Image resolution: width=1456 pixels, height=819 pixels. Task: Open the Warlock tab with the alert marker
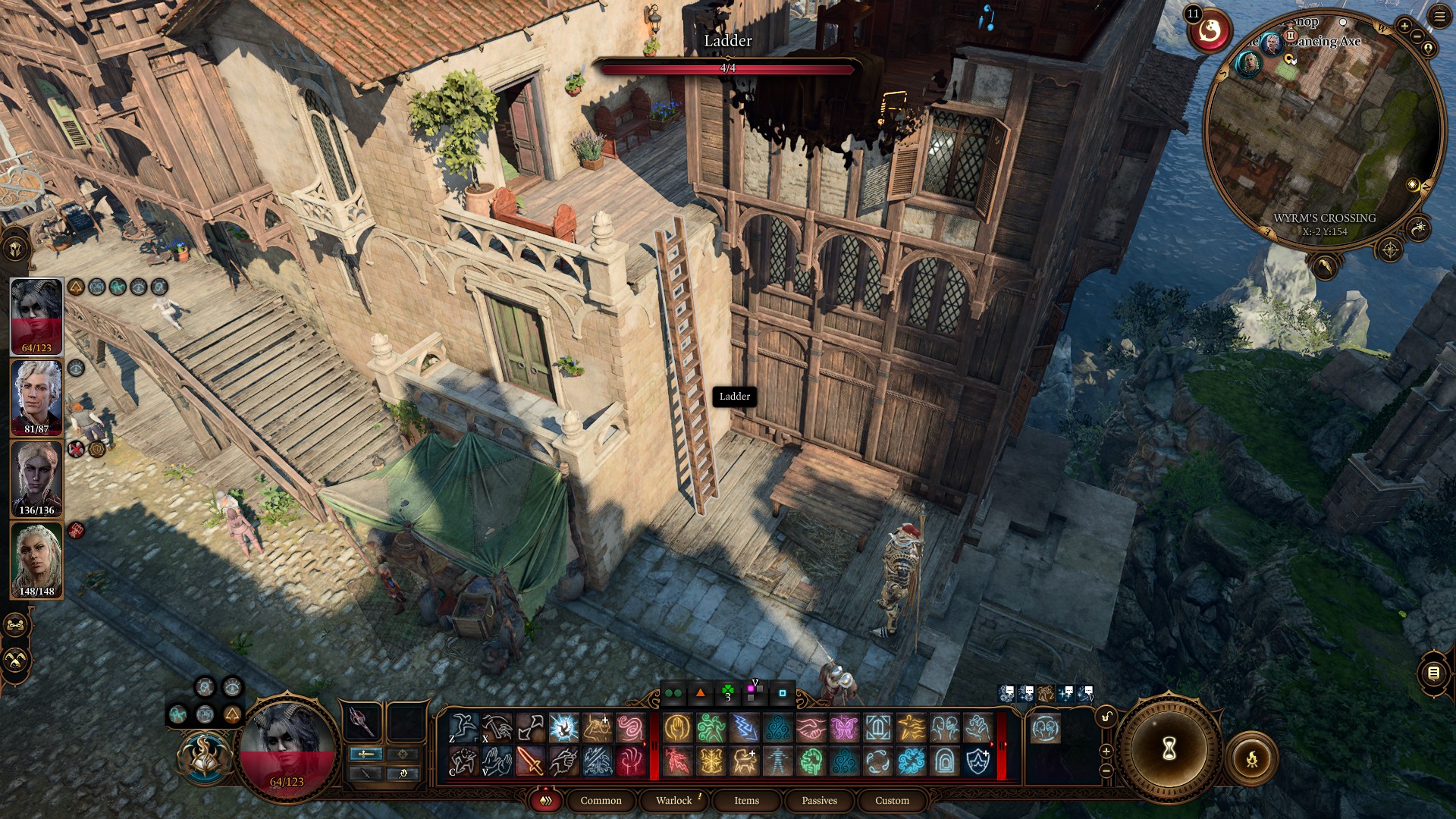pos(674,800)
